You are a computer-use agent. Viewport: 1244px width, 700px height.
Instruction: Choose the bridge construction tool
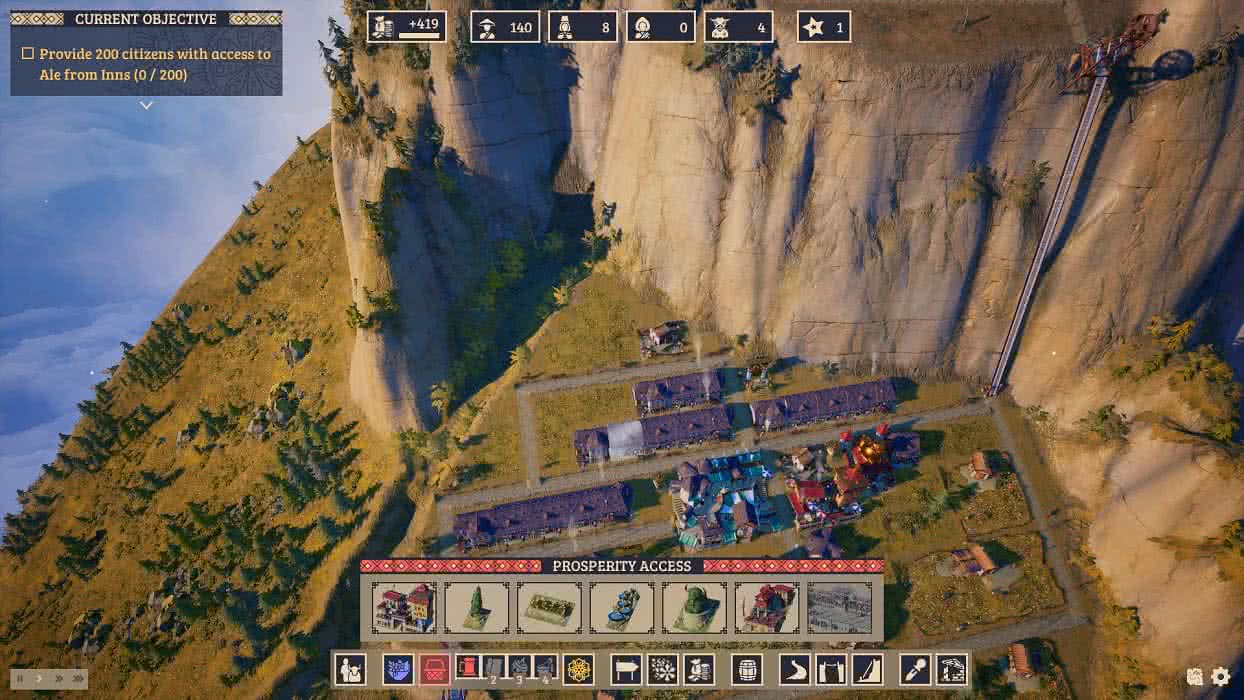point(831,669)
